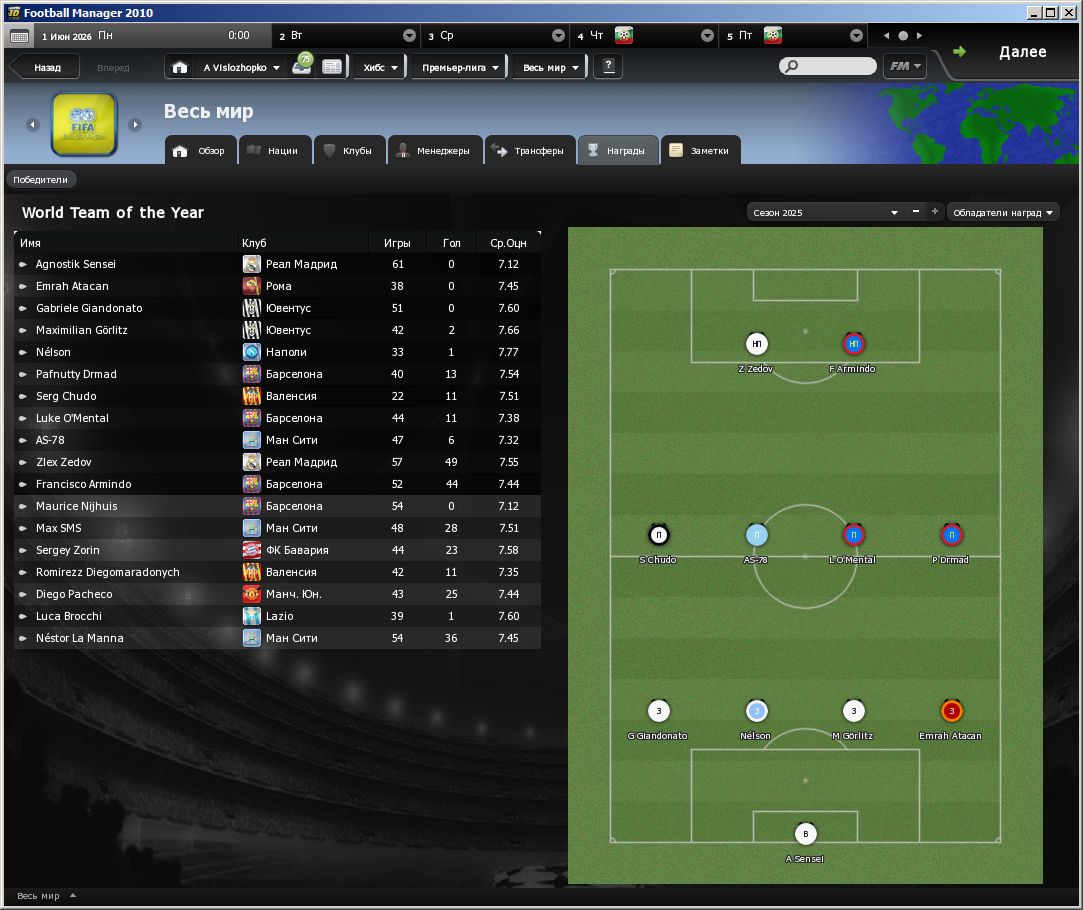Open the Весь мир menu in toolbar
Image resolution: width=1083 pixels, height=910 pixels.
pos(550,68)
